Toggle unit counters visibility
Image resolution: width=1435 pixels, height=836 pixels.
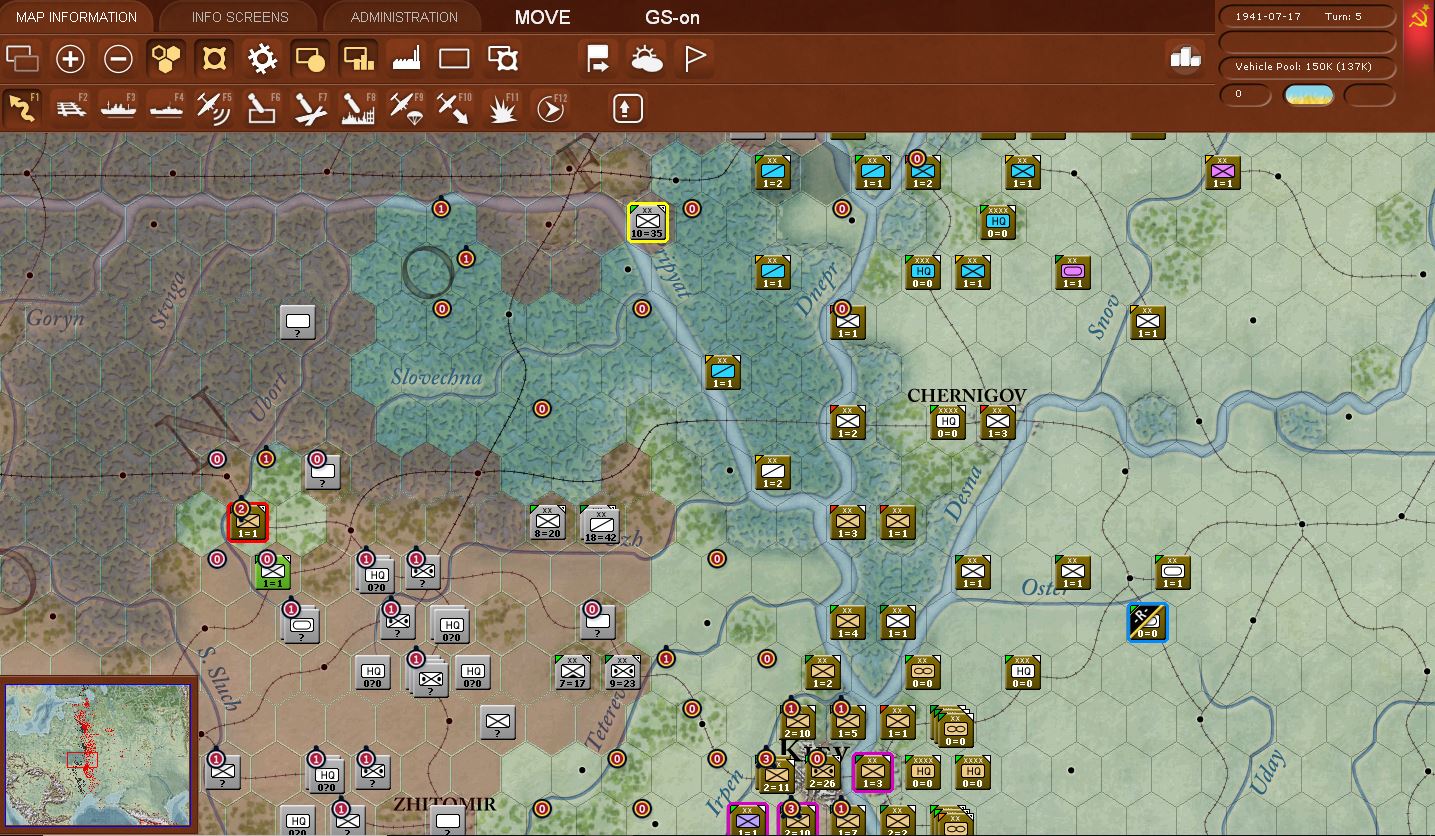[310, 58]
